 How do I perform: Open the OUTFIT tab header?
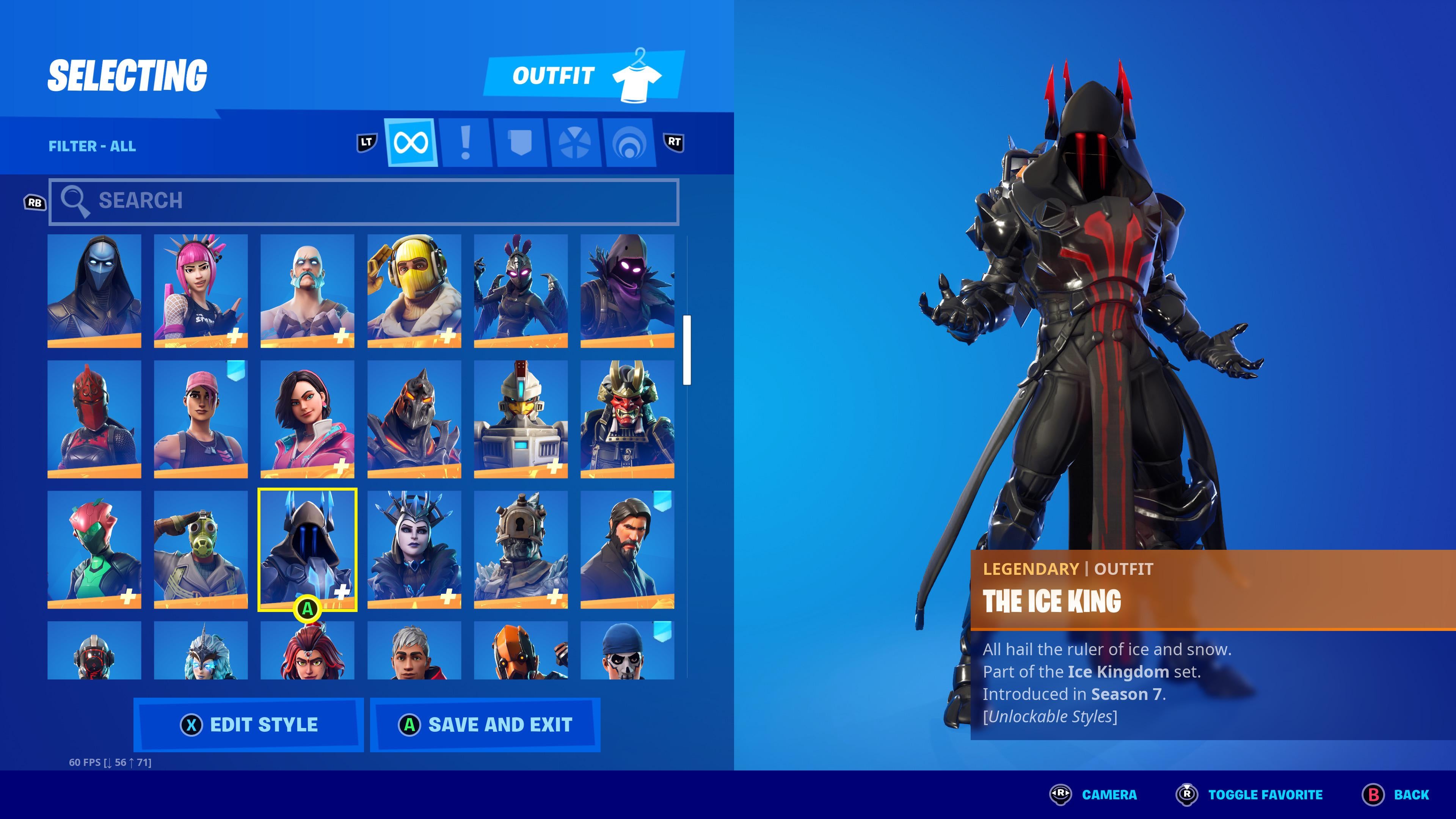point(554,76)
